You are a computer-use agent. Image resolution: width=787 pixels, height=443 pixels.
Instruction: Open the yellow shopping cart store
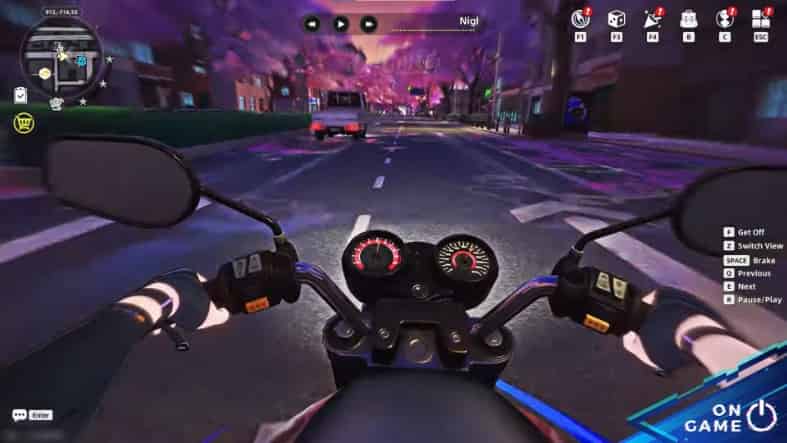coord(21,123)
